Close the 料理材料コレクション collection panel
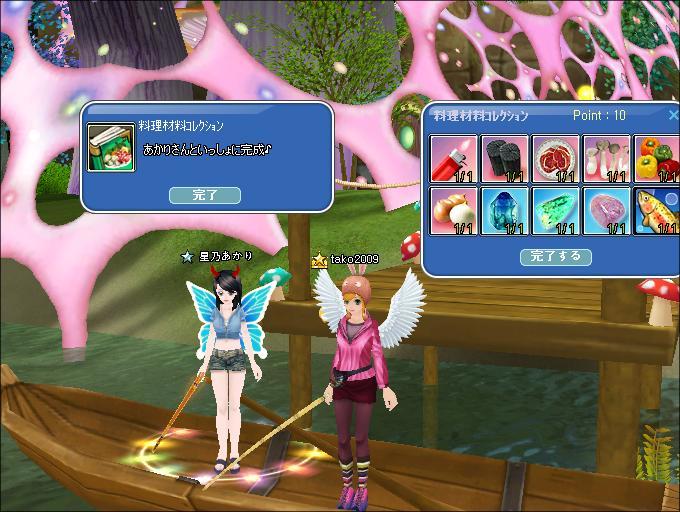Image resolution: width=680 pixels, height=512 pixels. point(673,115)
